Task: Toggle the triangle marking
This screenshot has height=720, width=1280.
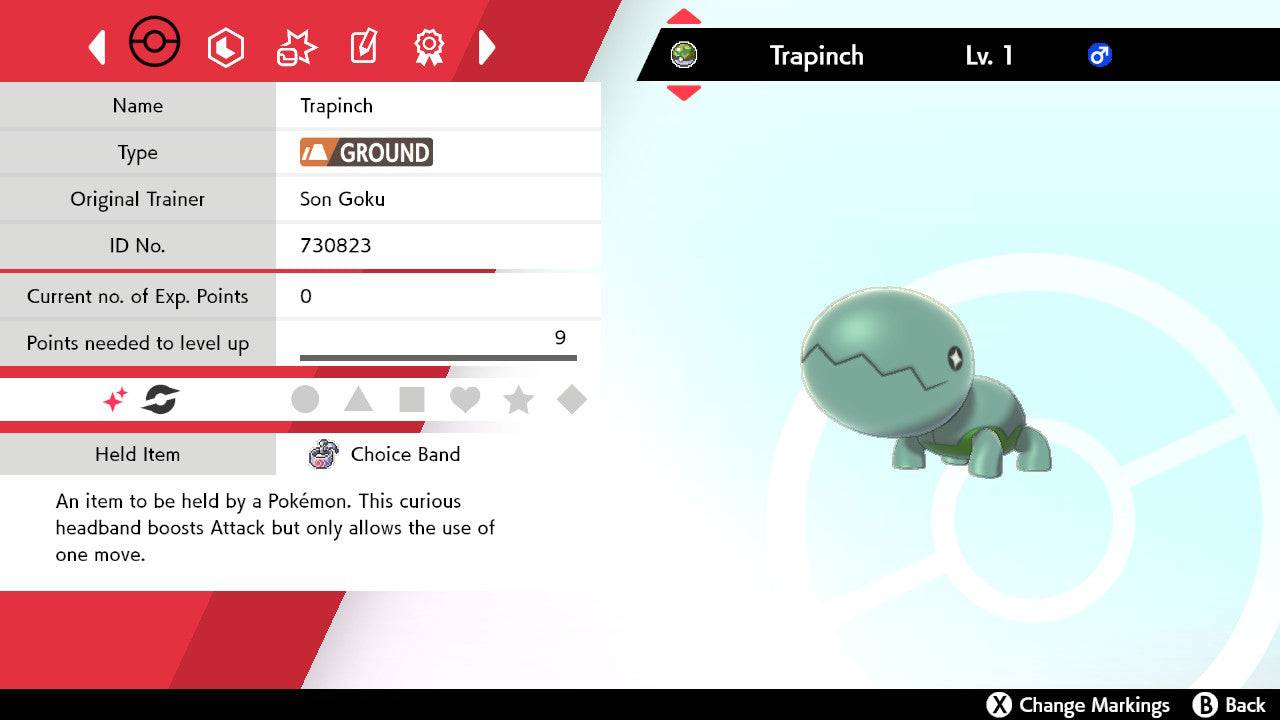Action: click(358, 400)
